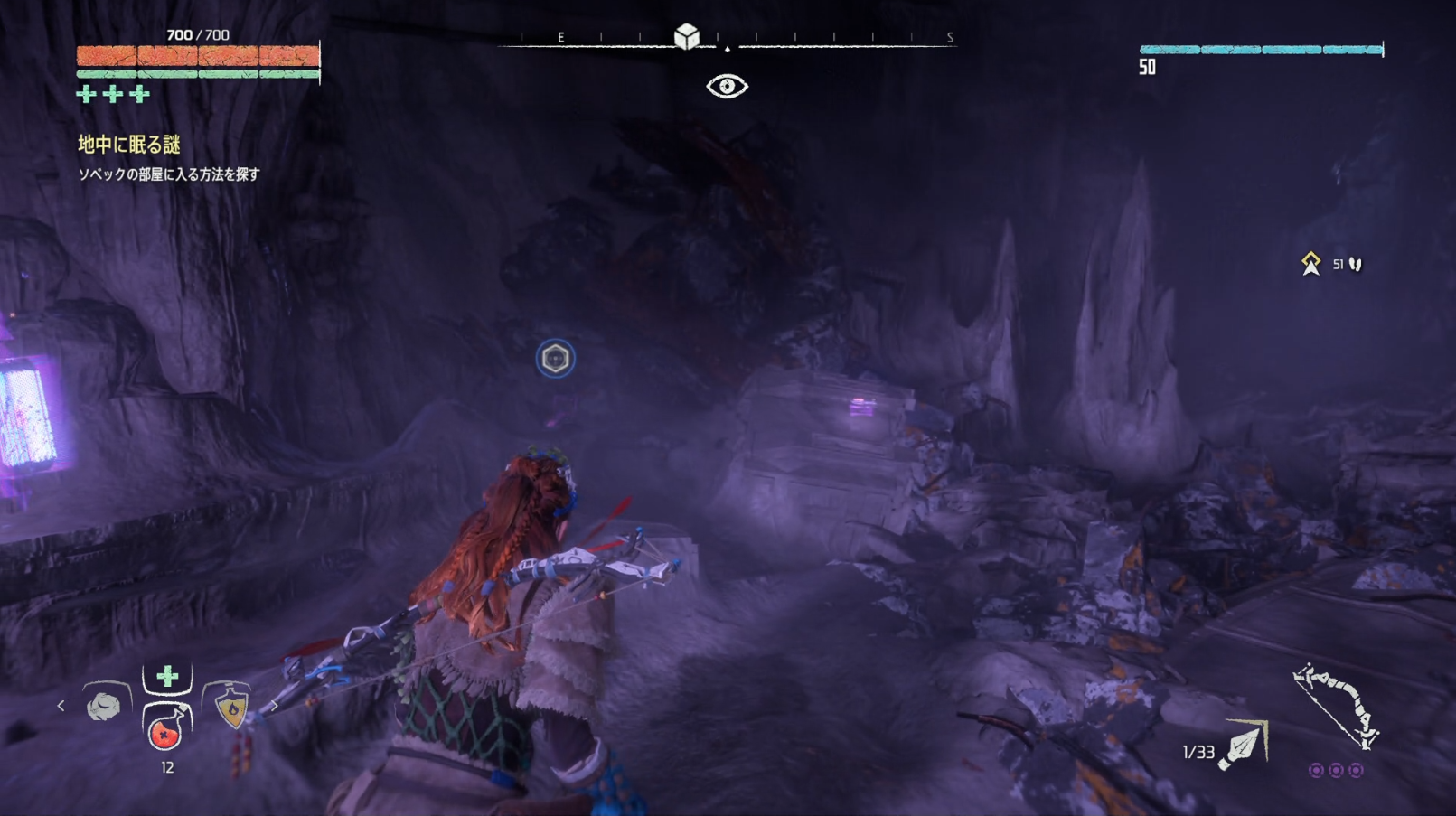This screenshot has width=1456, height=816.
Task: Click the cube quest marker on compass
Action: coord(687,36)
